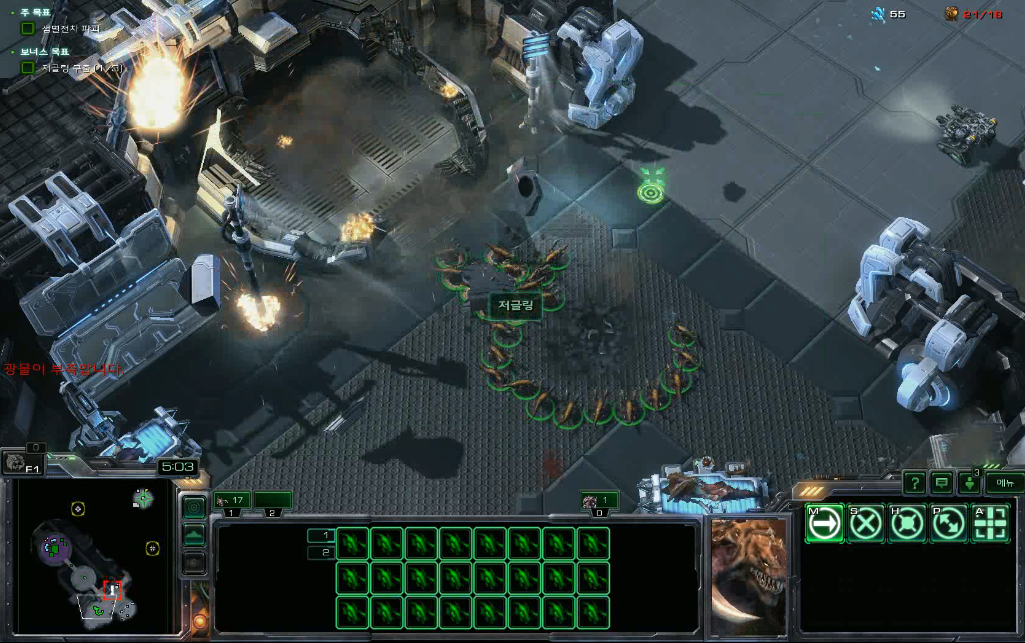This screenshot has height=643, width=1025.
Task: Open the game menu (메뉴) button
Action: tap(1004, 483)
